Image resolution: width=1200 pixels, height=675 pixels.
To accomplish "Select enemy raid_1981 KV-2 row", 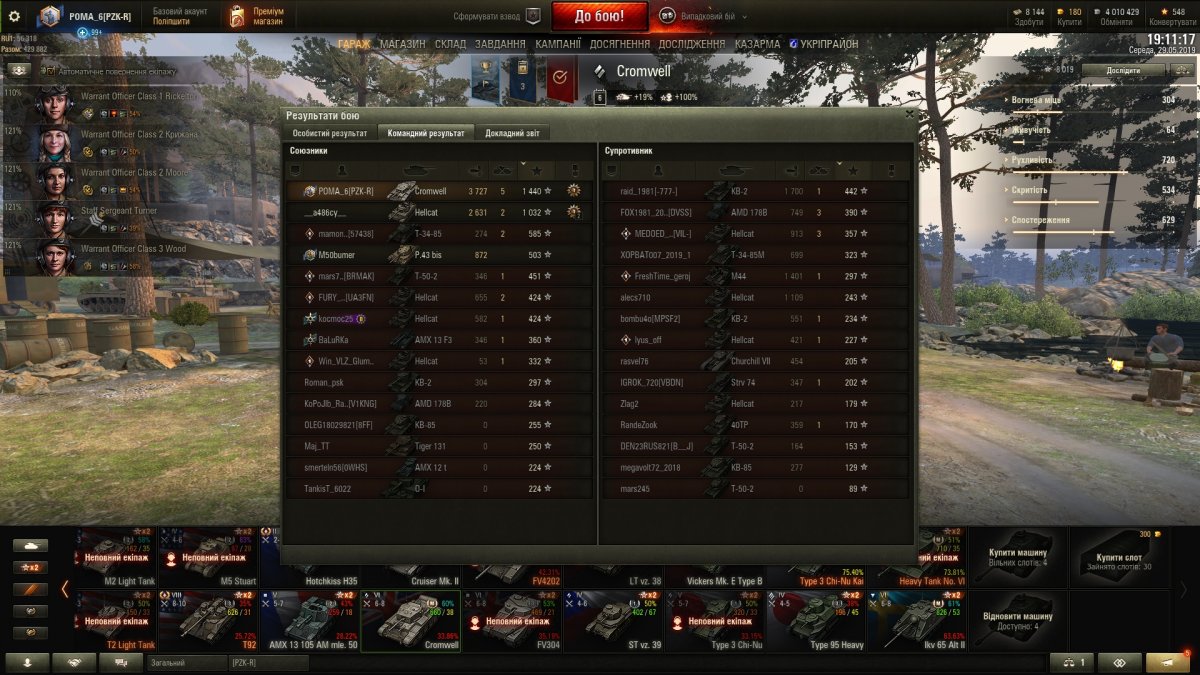I will 753,191.
